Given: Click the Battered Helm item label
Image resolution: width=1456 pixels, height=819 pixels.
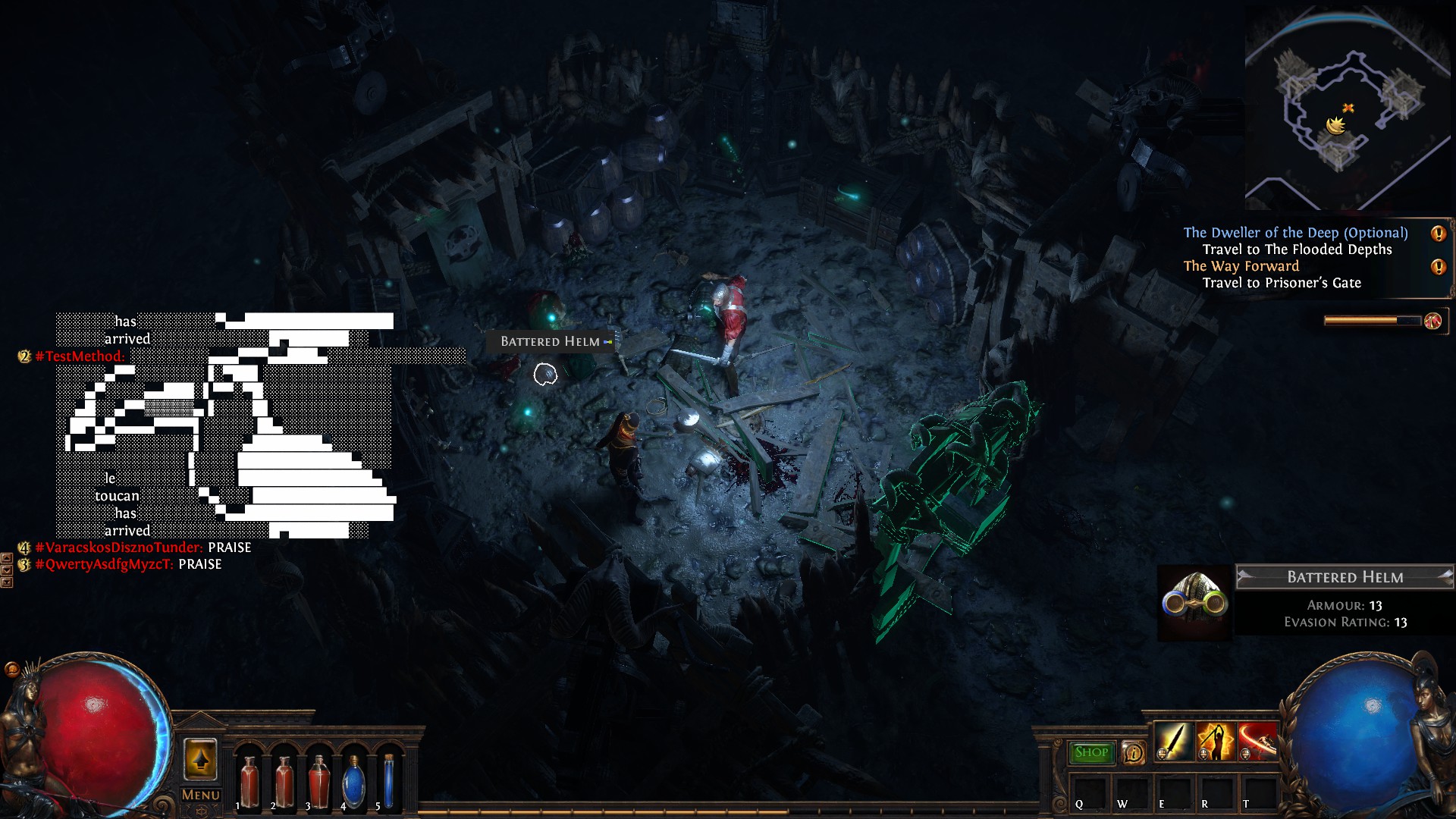Looking at the screenshot, I should 551,342.
